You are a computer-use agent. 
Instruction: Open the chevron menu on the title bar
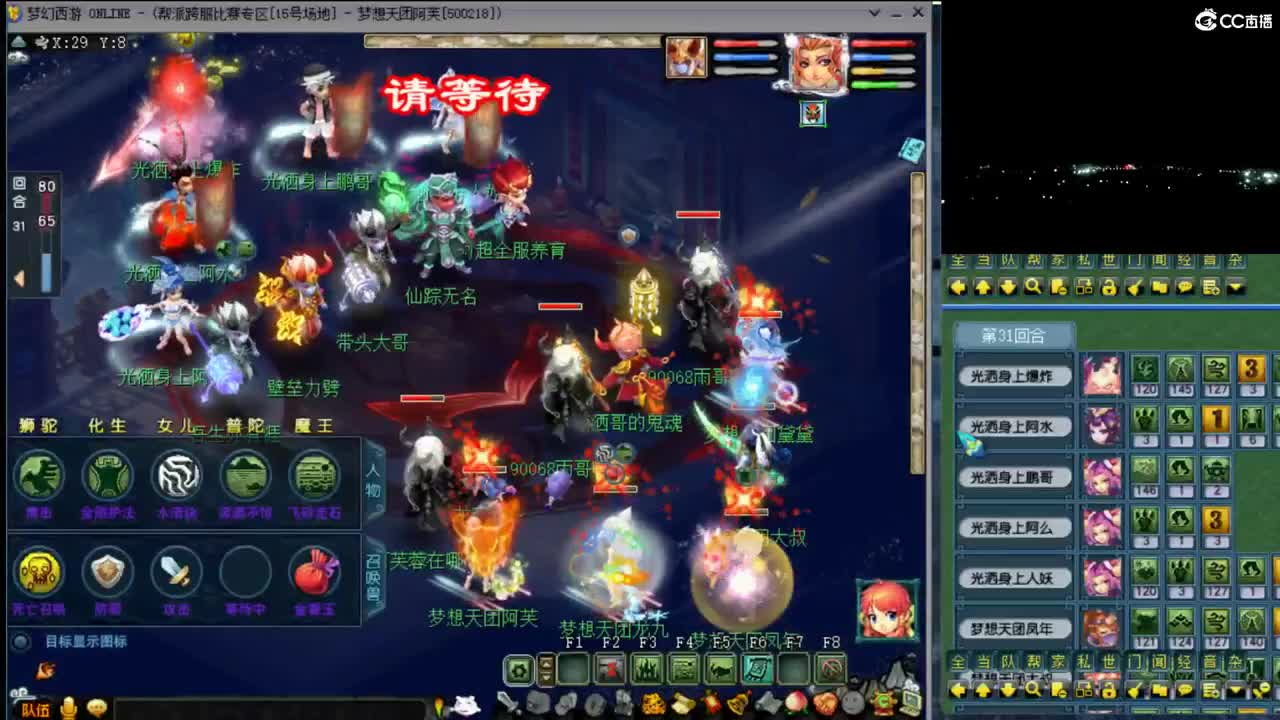click(874, 12)
